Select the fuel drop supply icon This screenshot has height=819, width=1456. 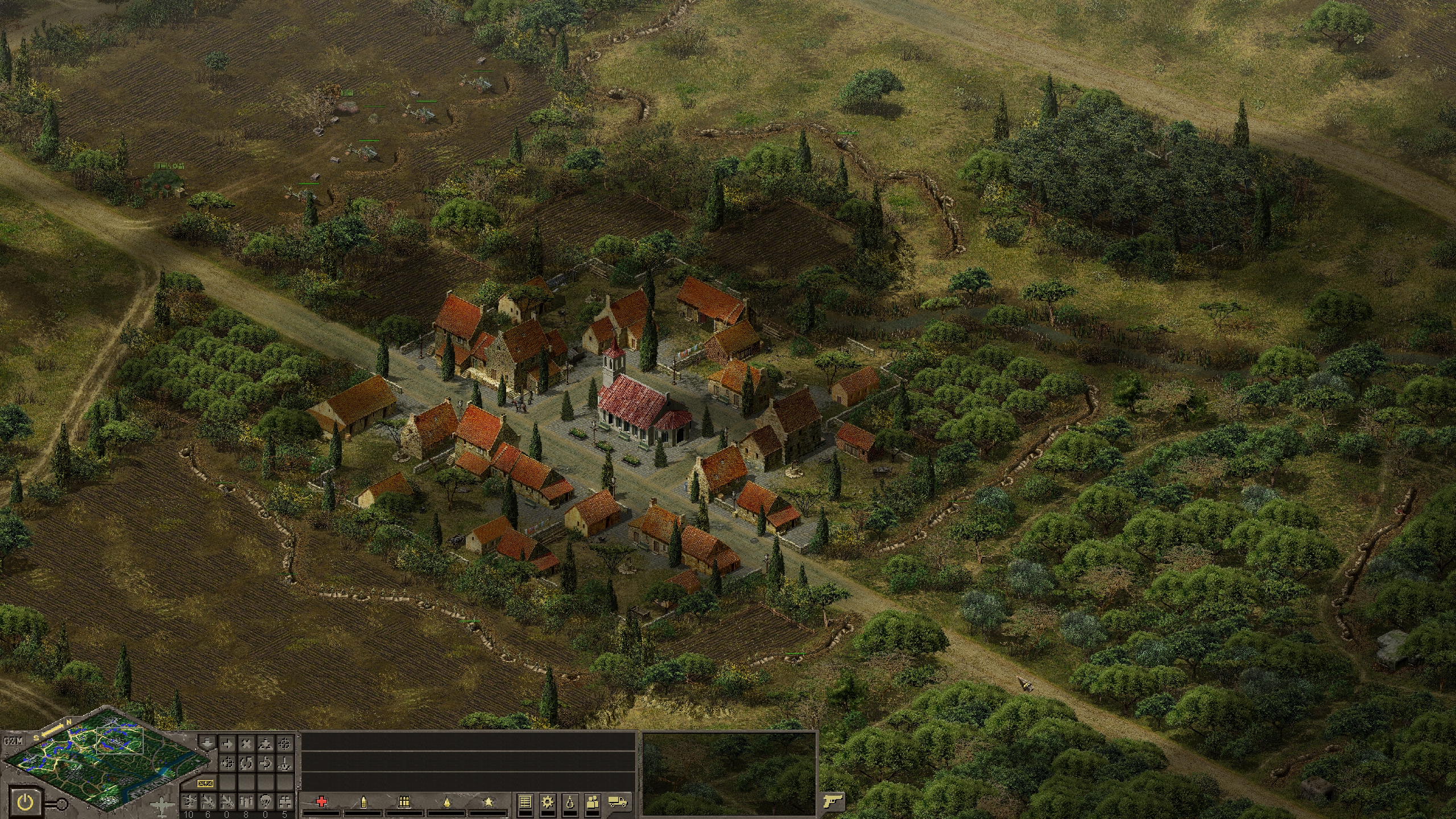click(x=570, y=802)
